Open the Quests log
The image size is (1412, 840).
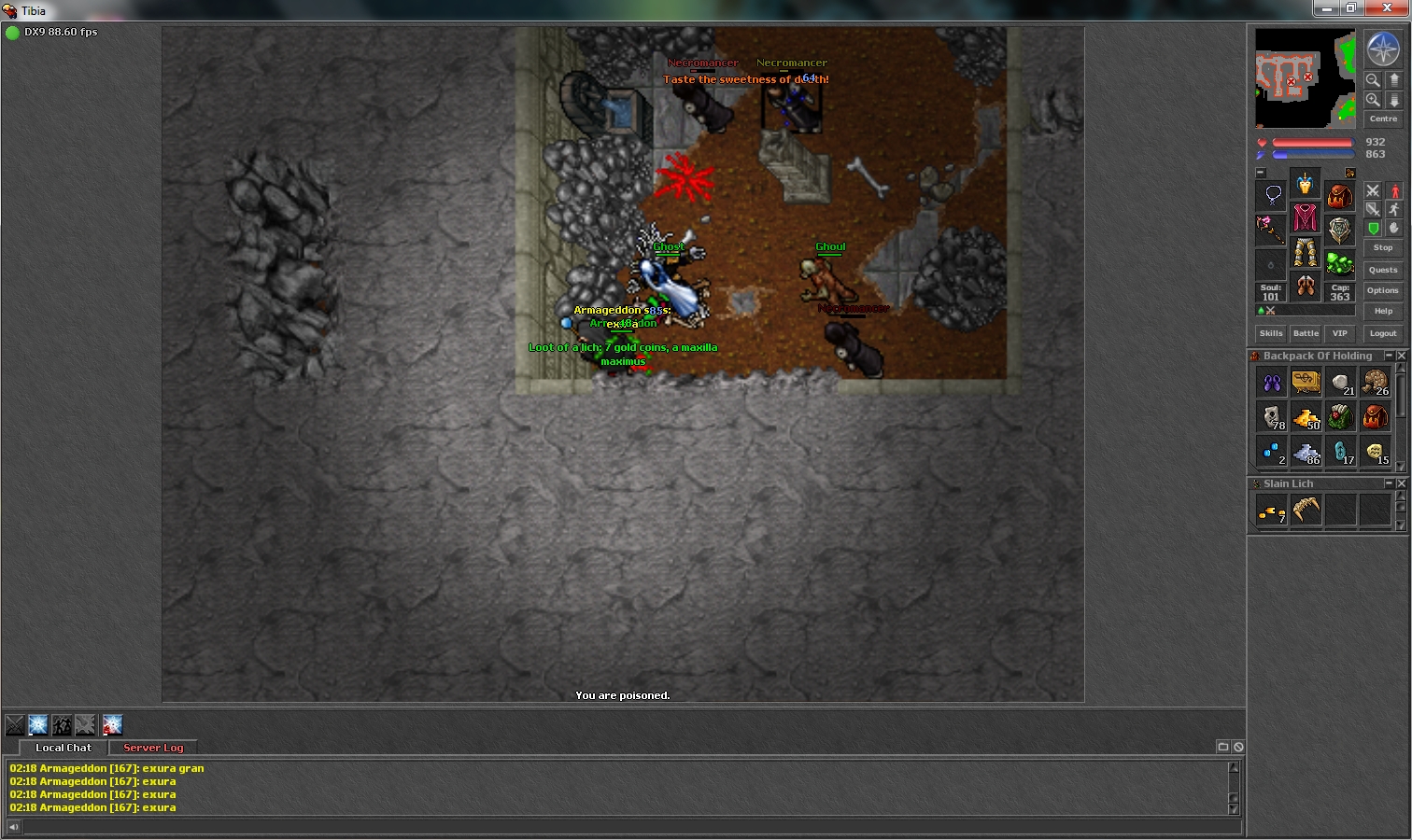click(x=1383, y=270)
